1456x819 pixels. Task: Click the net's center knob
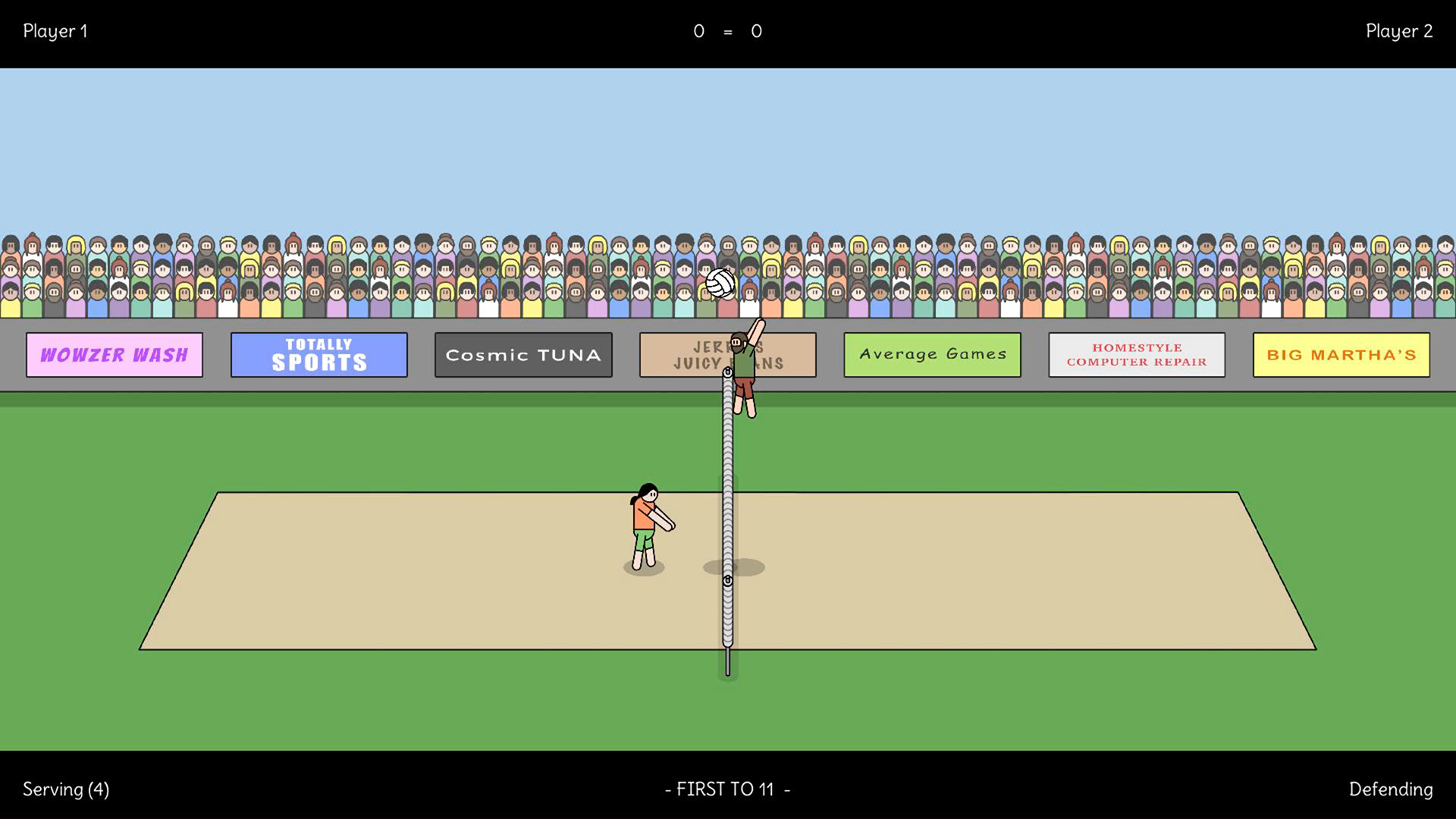click(727, 580)
